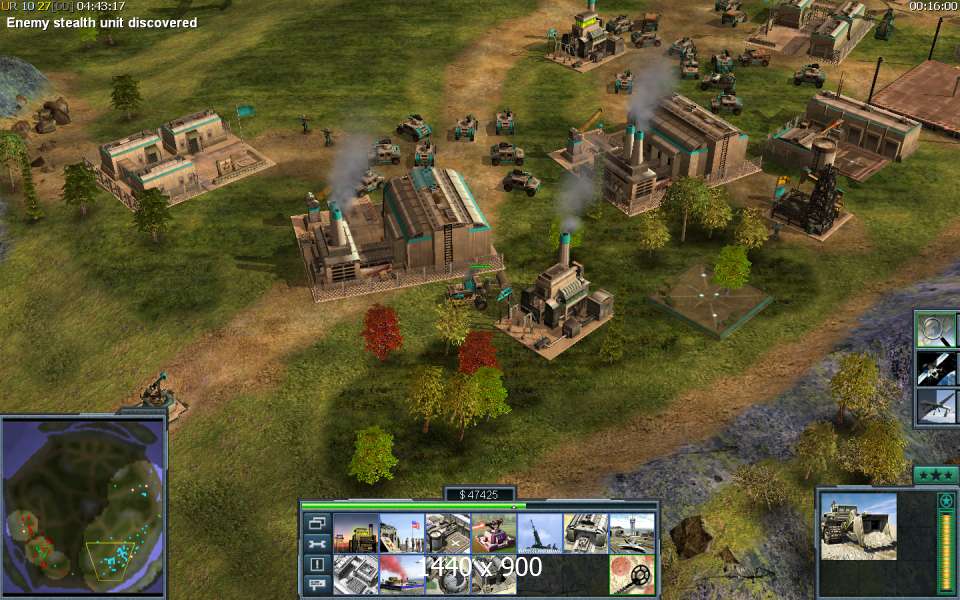Build the Cold Fusion Reactor power plant
Image resolution: width=960 pixels, height=600 pixels.
(x=355, y=533)
